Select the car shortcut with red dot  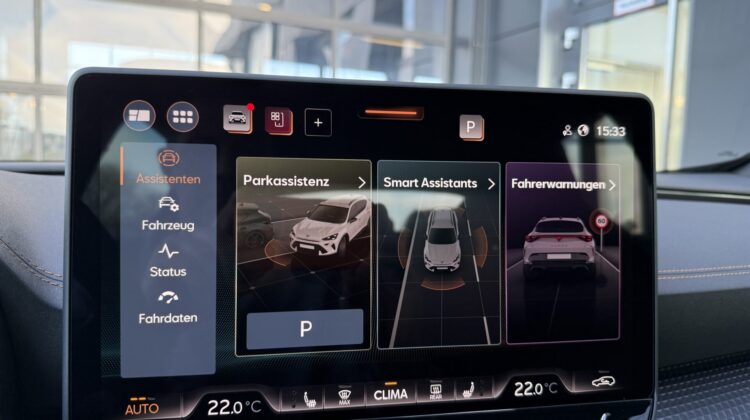tap(238, 119)
